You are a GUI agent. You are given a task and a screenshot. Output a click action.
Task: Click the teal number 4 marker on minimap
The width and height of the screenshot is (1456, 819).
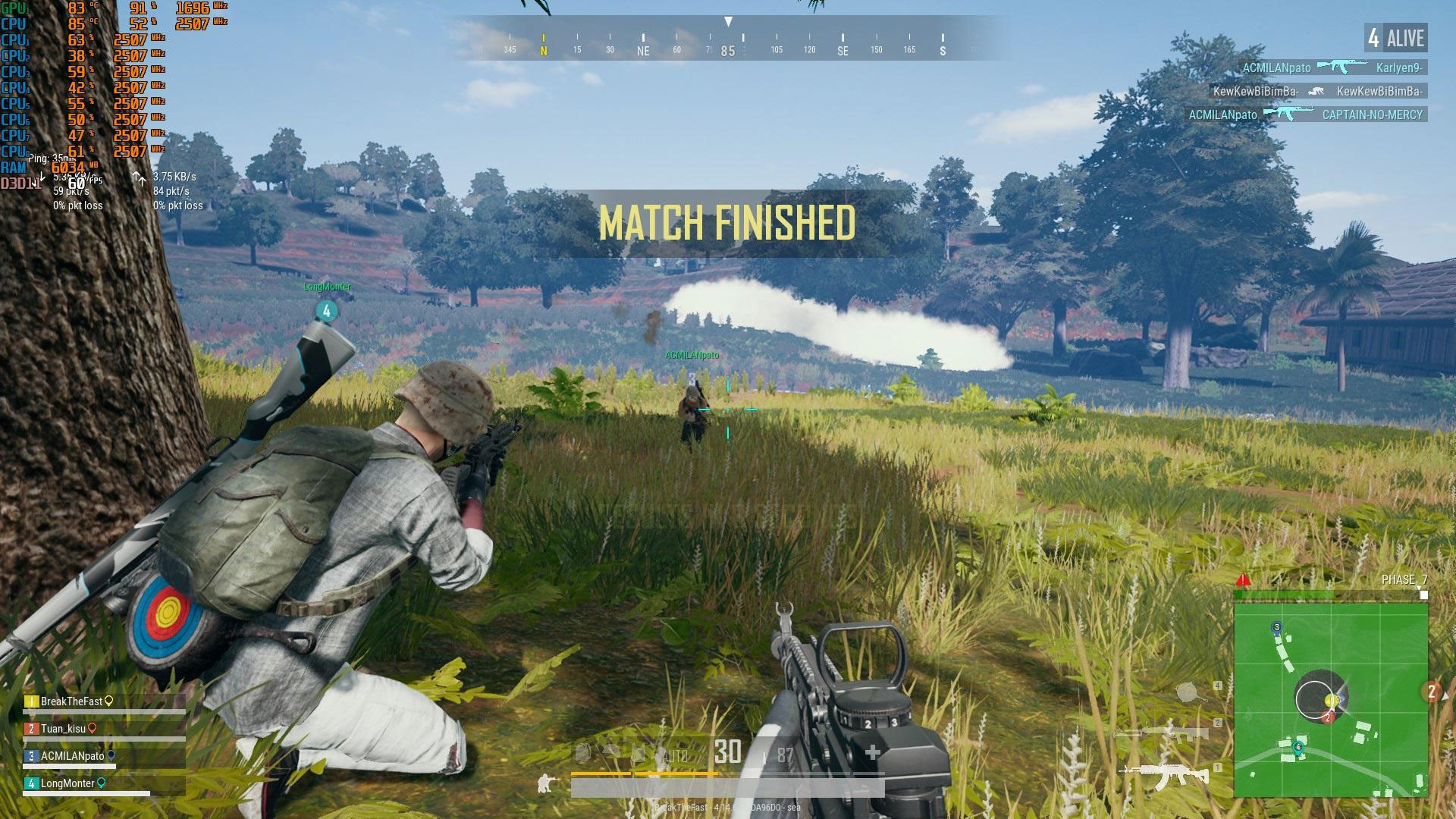click(1298, 748)
